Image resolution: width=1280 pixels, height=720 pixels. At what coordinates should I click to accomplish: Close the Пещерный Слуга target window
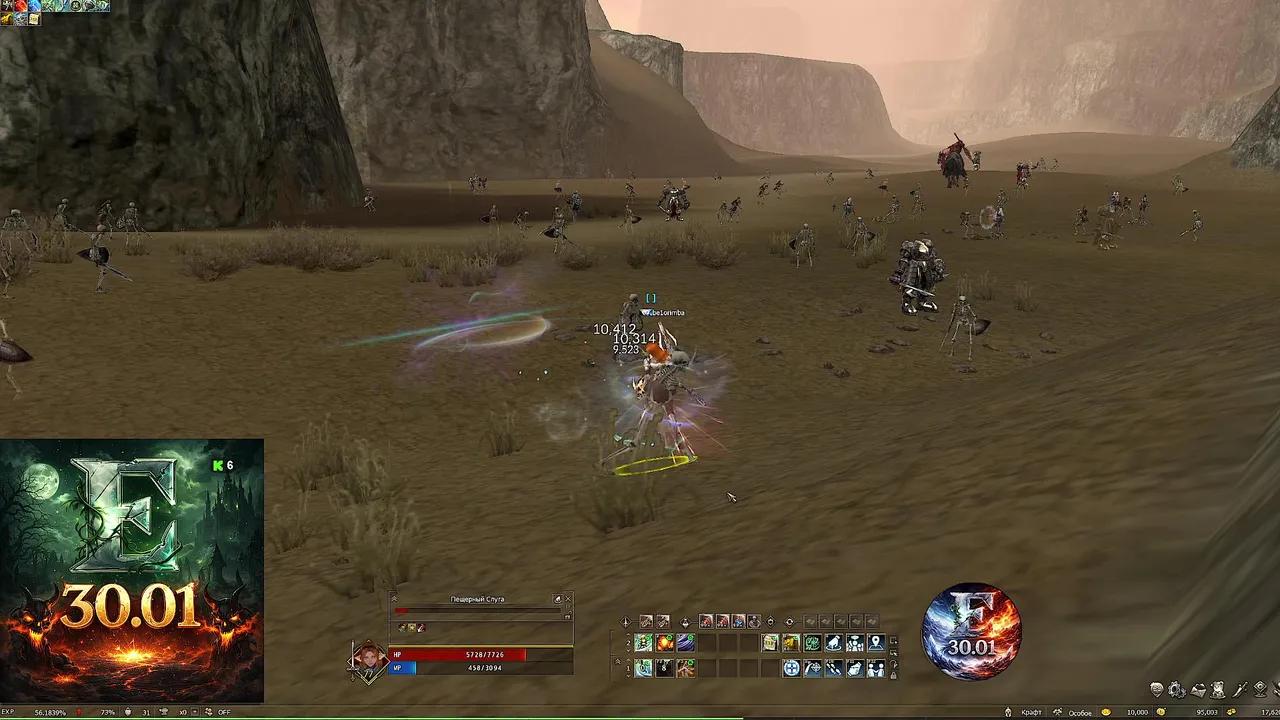[568, 599]
